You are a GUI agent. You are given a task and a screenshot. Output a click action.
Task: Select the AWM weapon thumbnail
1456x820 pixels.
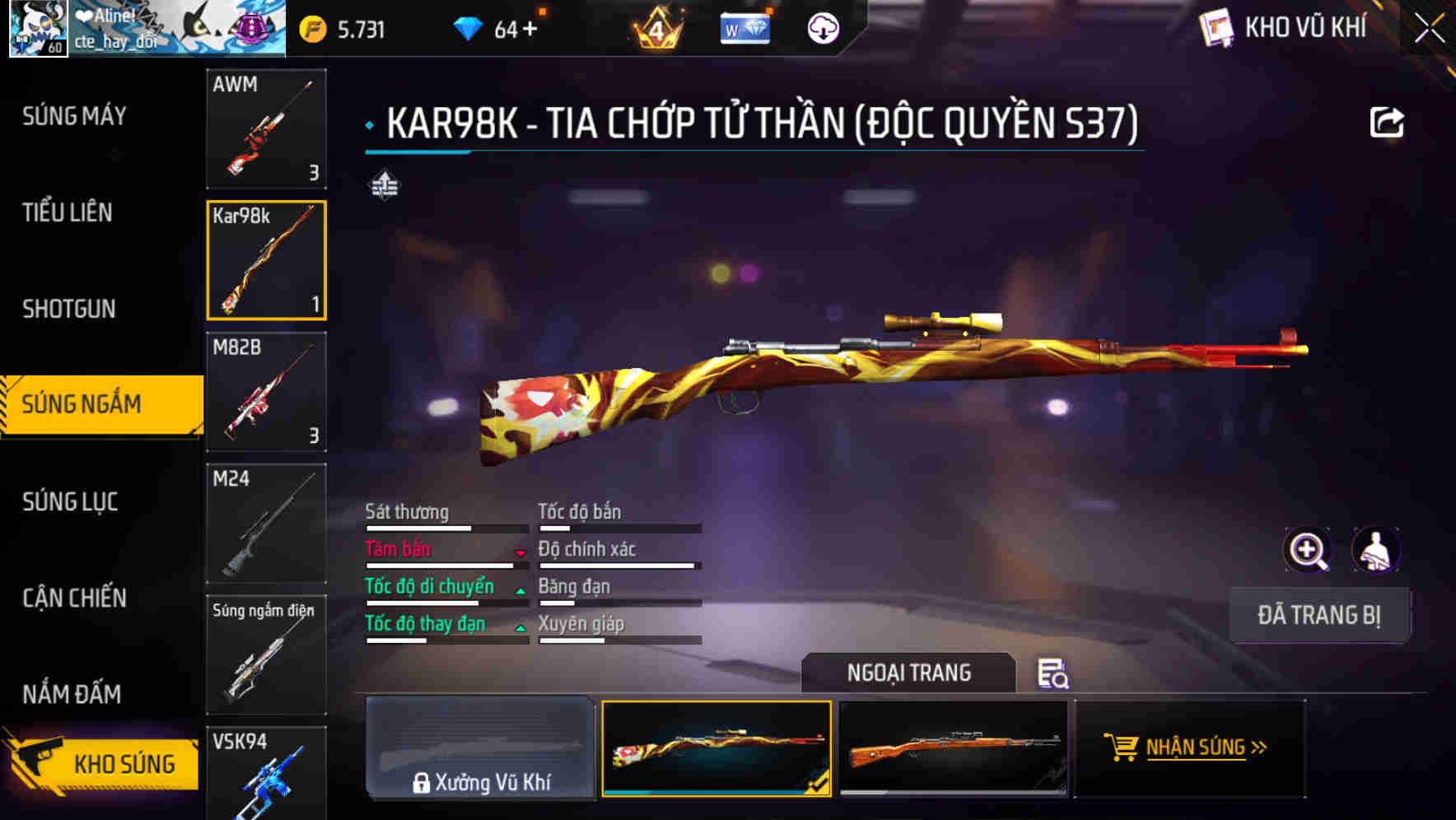coord(266,129)
